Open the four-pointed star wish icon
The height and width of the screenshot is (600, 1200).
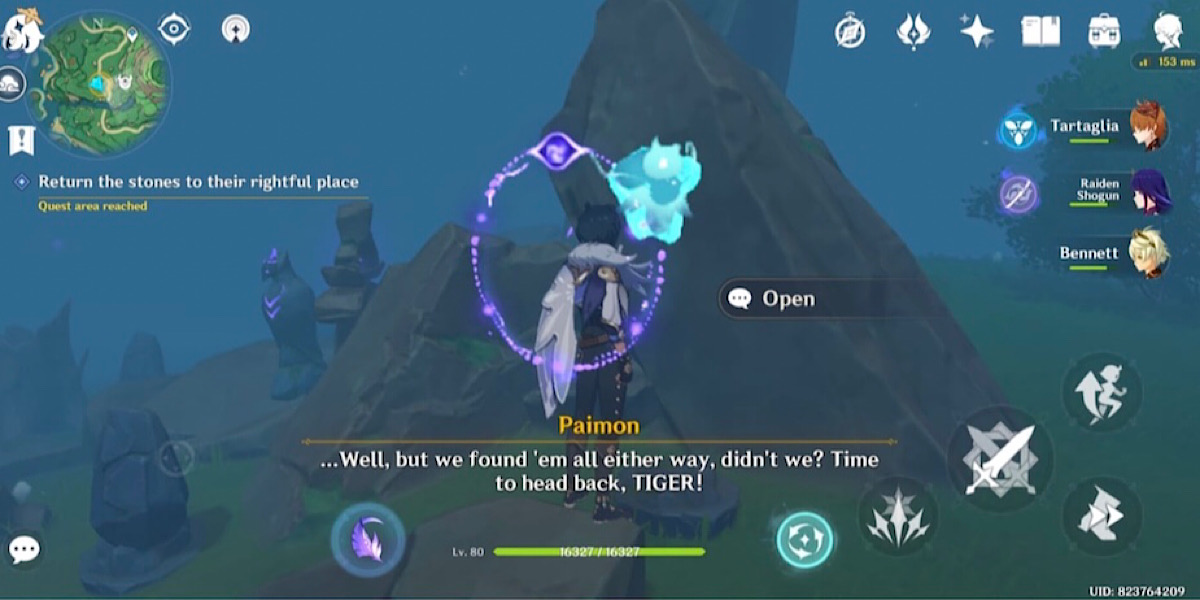(976, 31)
